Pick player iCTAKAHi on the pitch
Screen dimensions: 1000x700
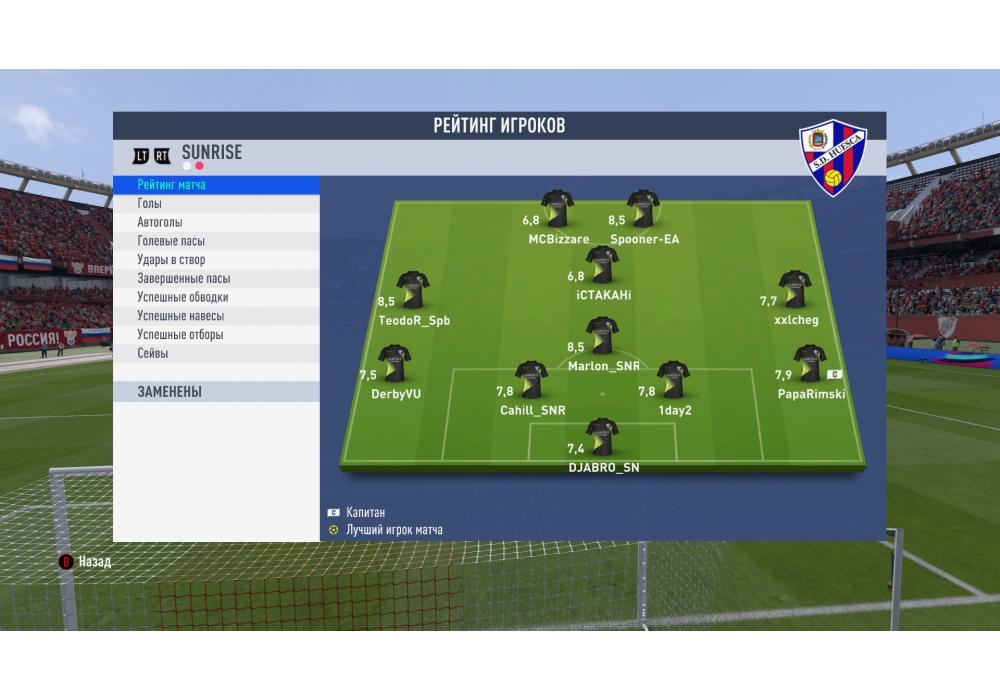(x=602, y=265)
